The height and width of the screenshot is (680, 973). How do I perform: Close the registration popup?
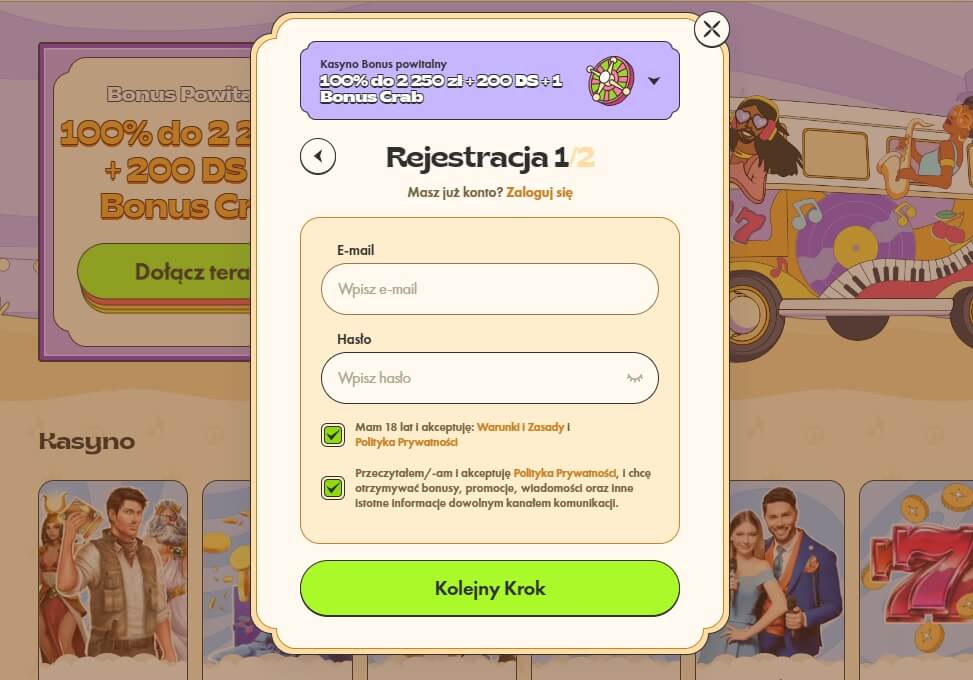711,29
